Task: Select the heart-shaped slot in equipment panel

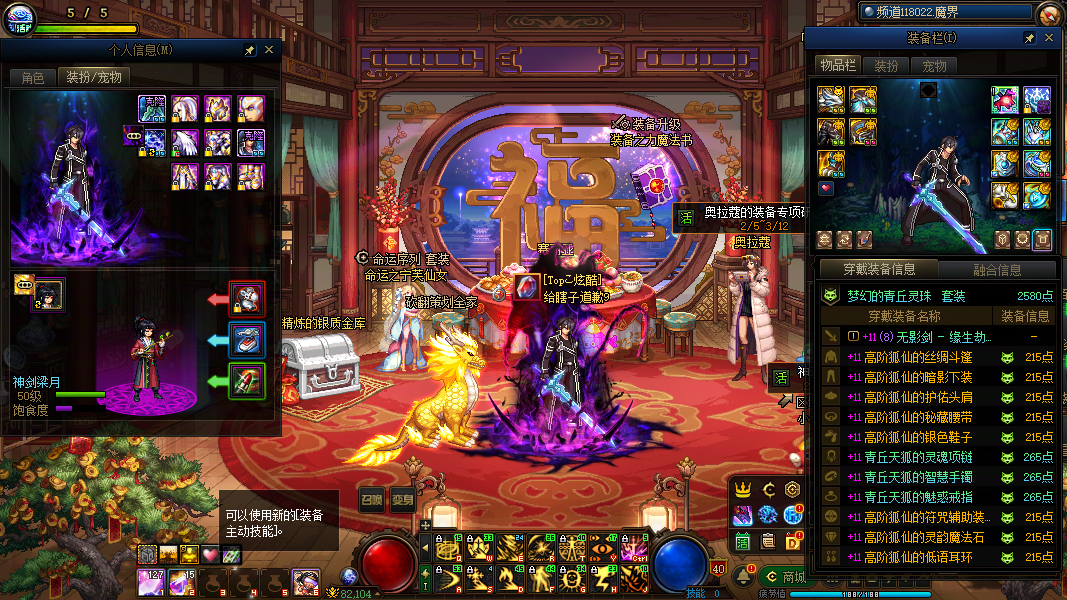Action: [826, 188]
